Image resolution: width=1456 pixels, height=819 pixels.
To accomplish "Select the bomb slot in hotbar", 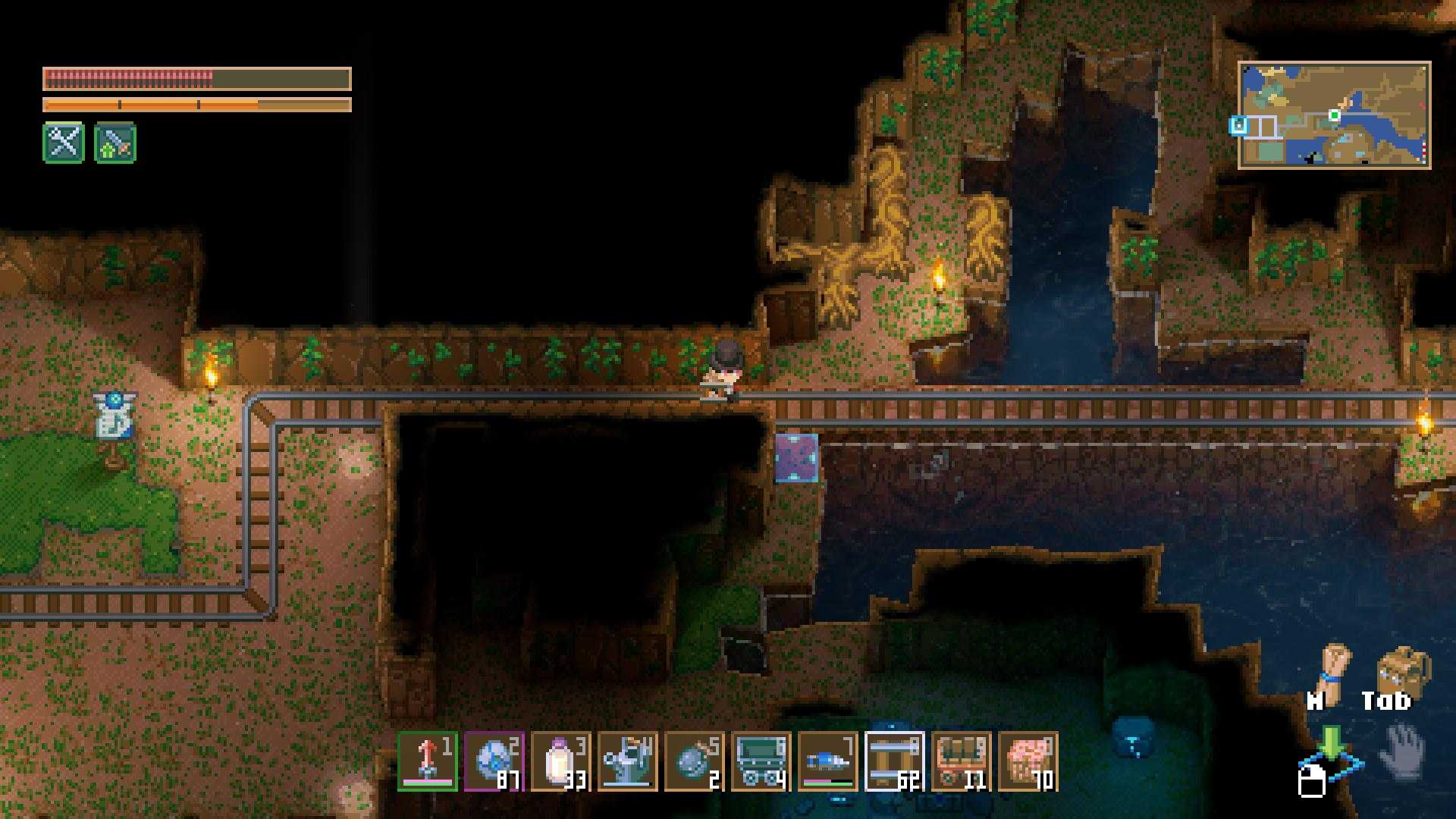I will coord(695,761).
